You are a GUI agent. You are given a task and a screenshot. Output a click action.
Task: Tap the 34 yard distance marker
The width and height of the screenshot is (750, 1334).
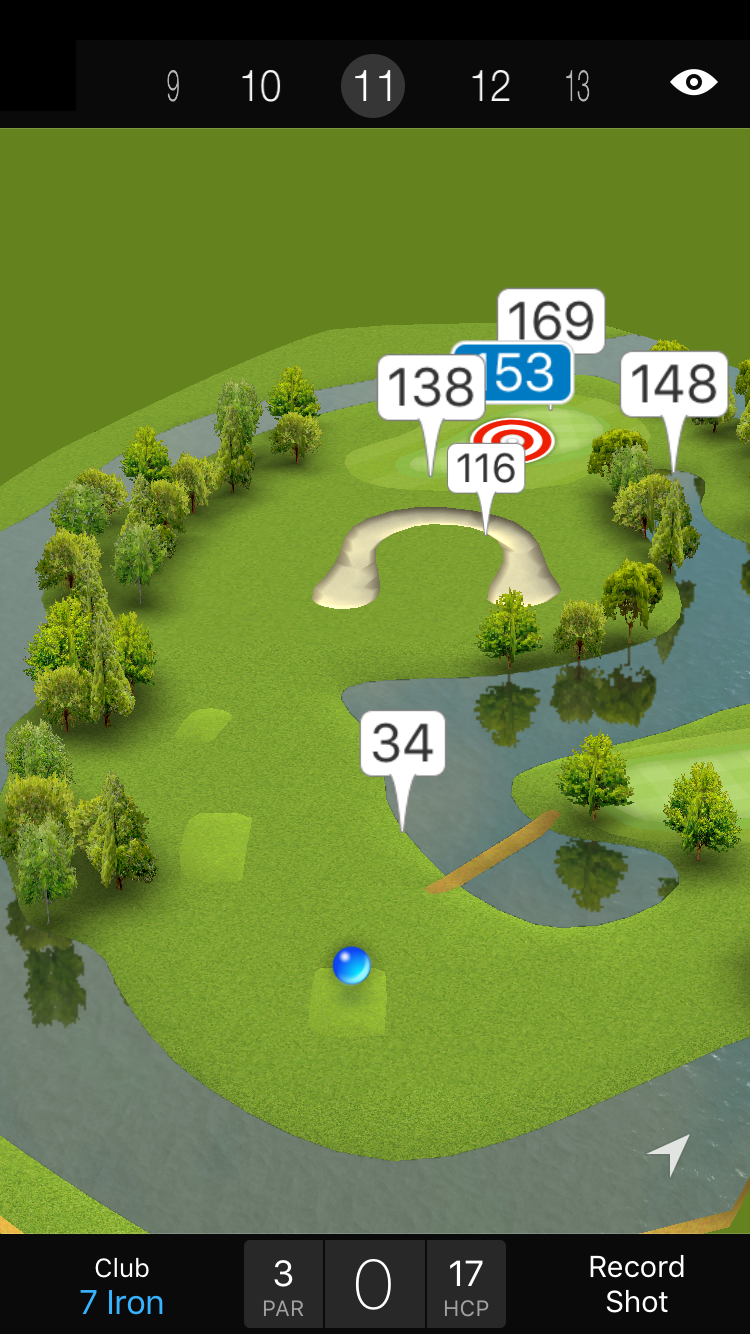click(402, 743)
